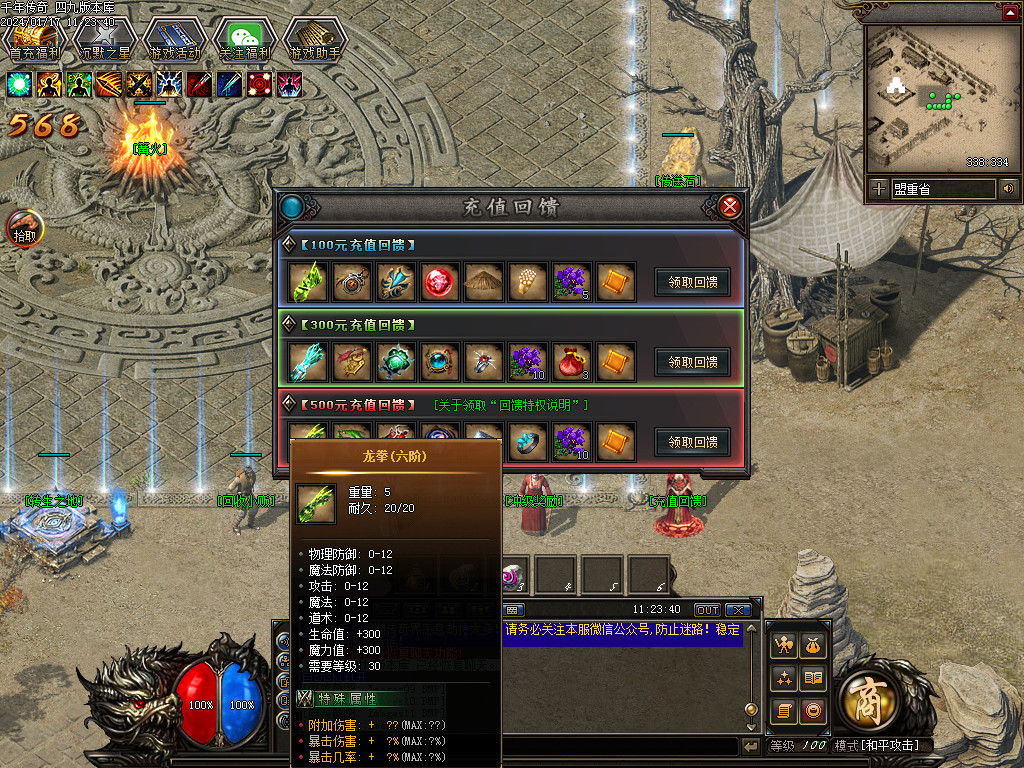Image resolution: width=1024 pixels, height=768 pixels.
Task: Open the skill book icon
Action: [814, 679]
